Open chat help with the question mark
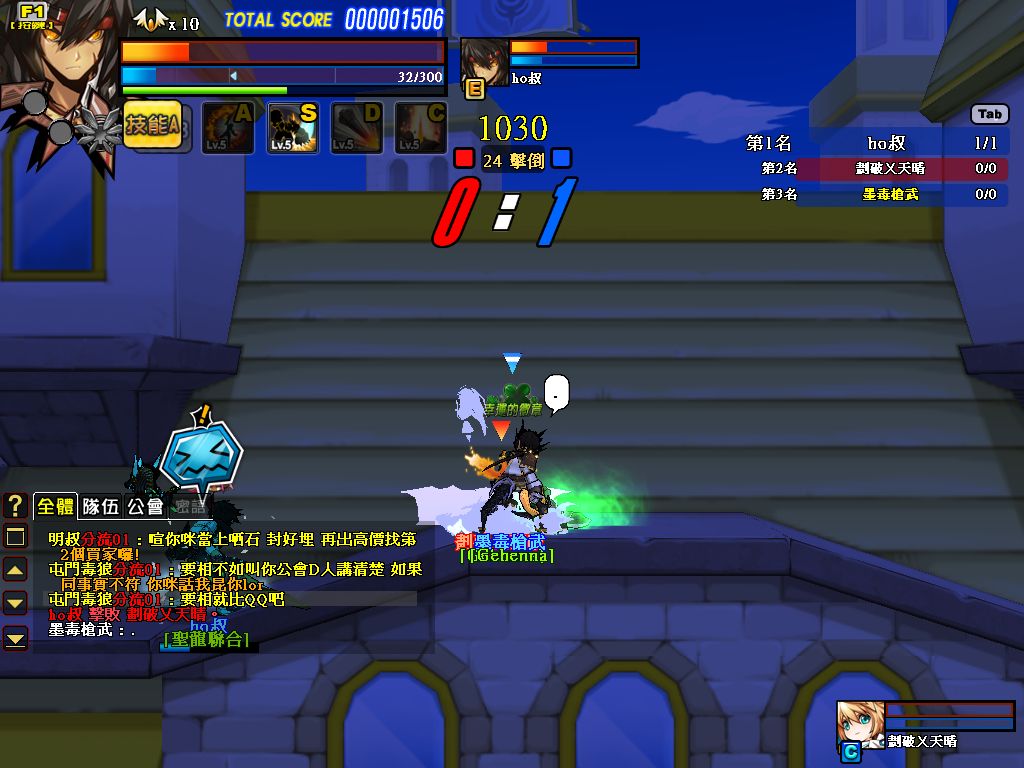Image resolution: width=1024 pixels, height=768 pixels. pyautogui.click(x=15, y=506)
